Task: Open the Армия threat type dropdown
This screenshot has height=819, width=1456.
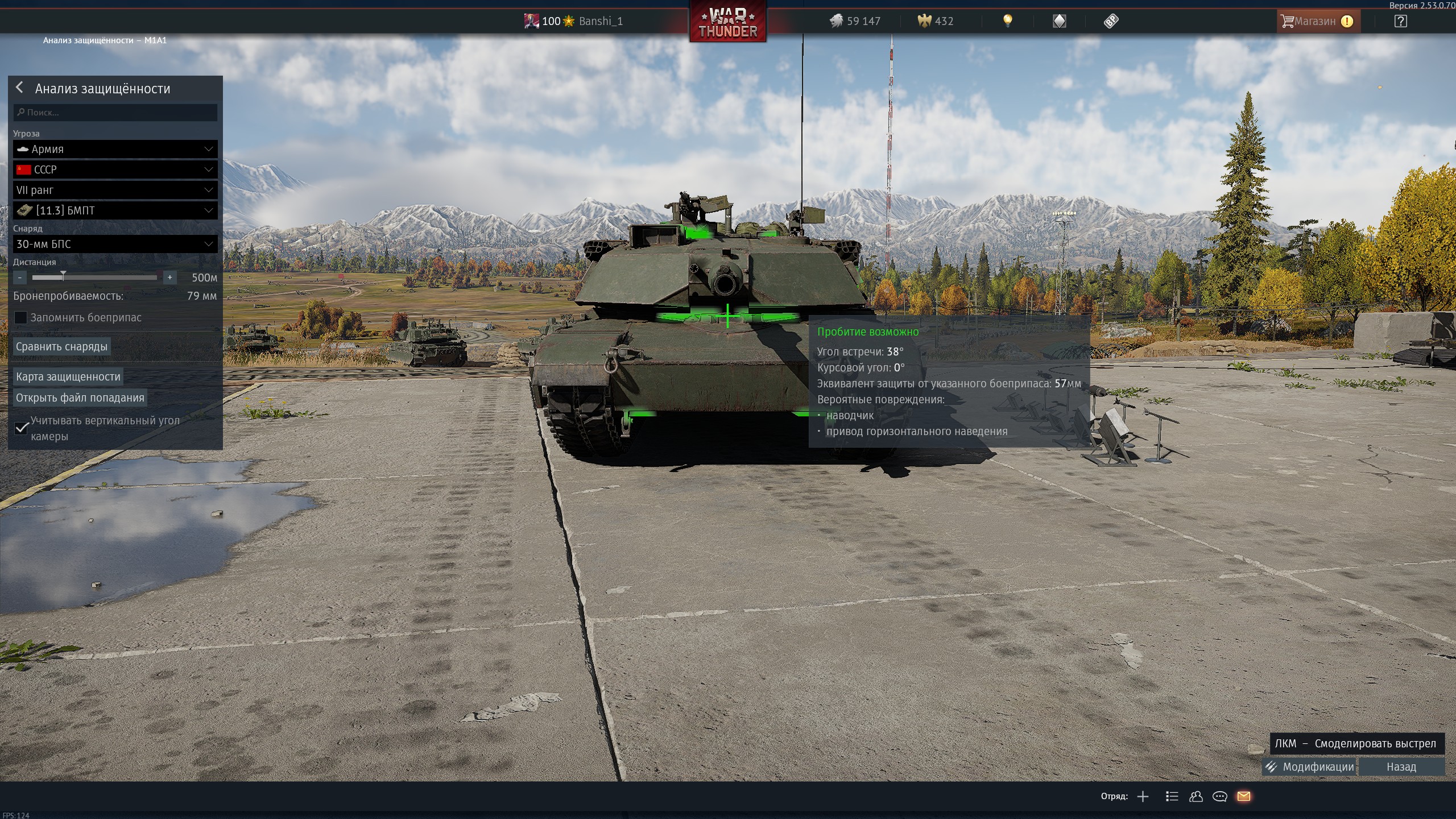Action: 115,149
